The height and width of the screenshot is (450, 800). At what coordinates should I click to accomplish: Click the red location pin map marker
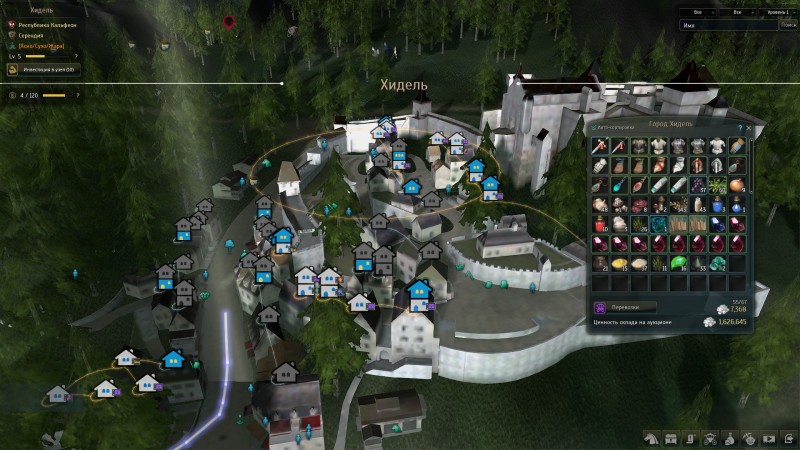pyautogui.click(x=229, y=21)
